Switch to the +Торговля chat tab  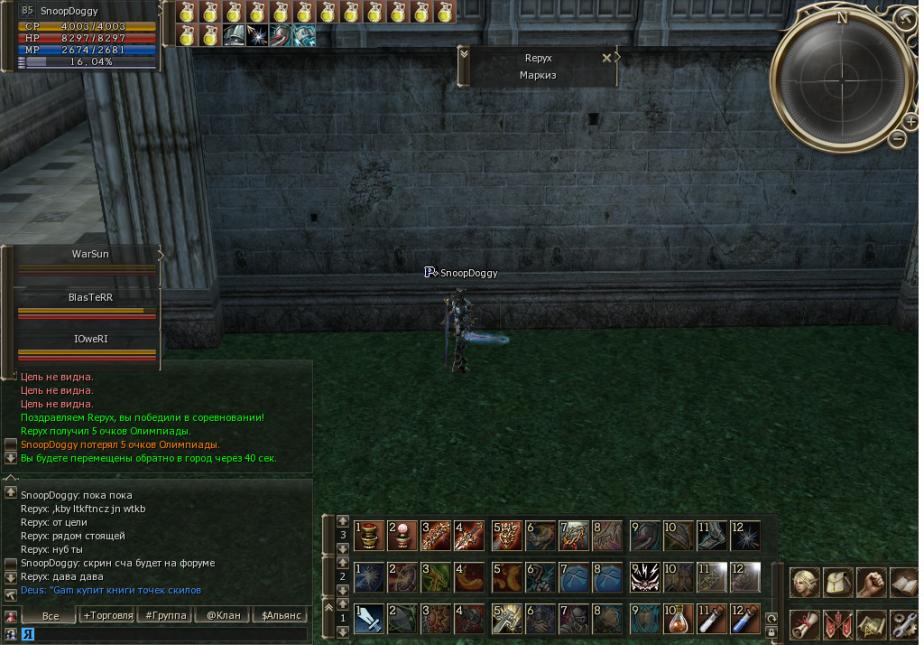pyautogui.click(x=107, y=615)
